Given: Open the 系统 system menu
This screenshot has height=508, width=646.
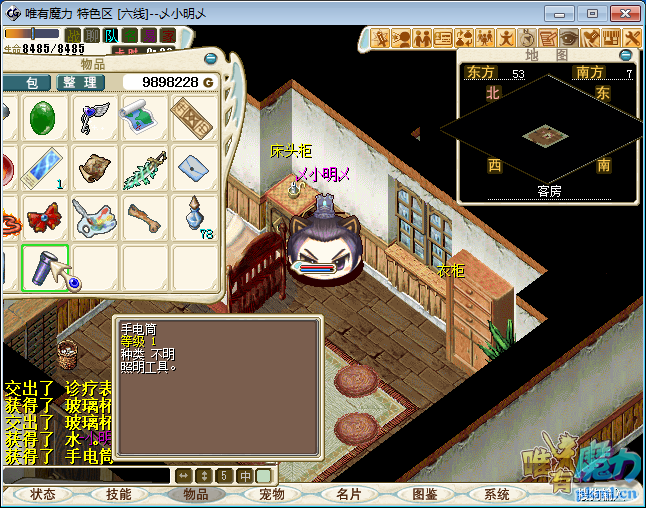Looking at the screenshot, I should tap(497, 494).
